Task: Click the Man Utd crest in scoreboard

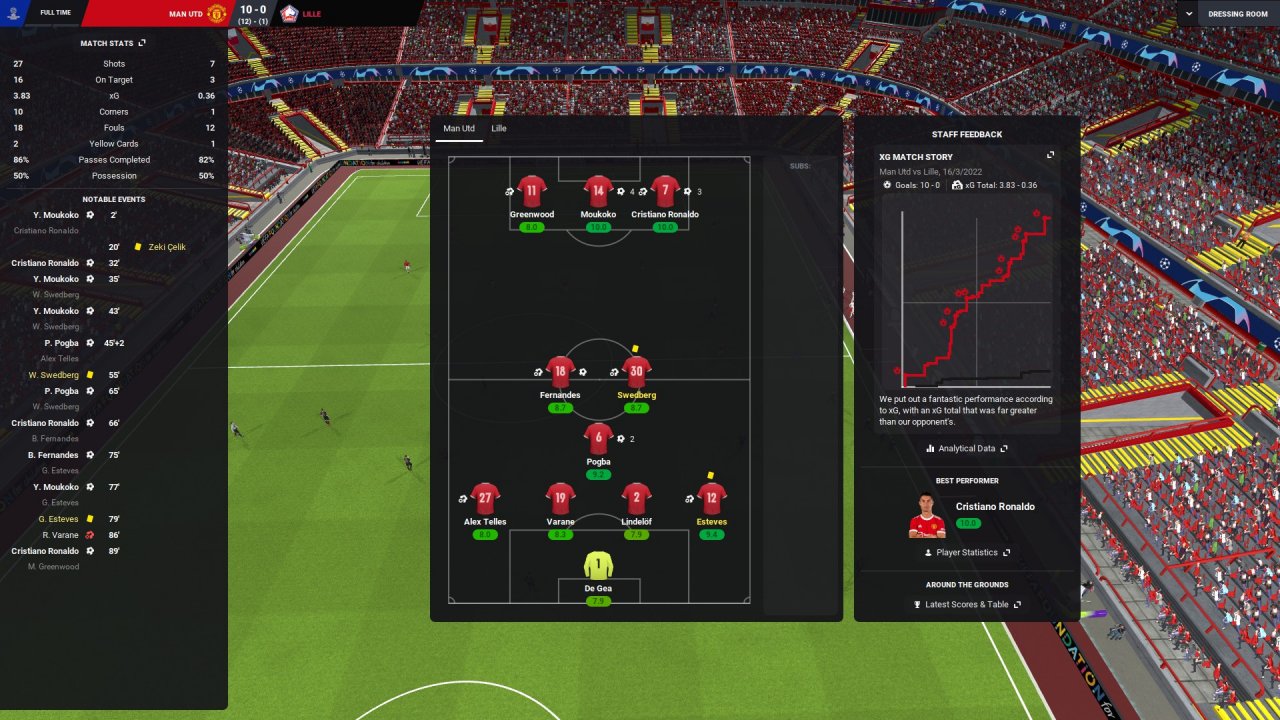Action: click(217, 13)
